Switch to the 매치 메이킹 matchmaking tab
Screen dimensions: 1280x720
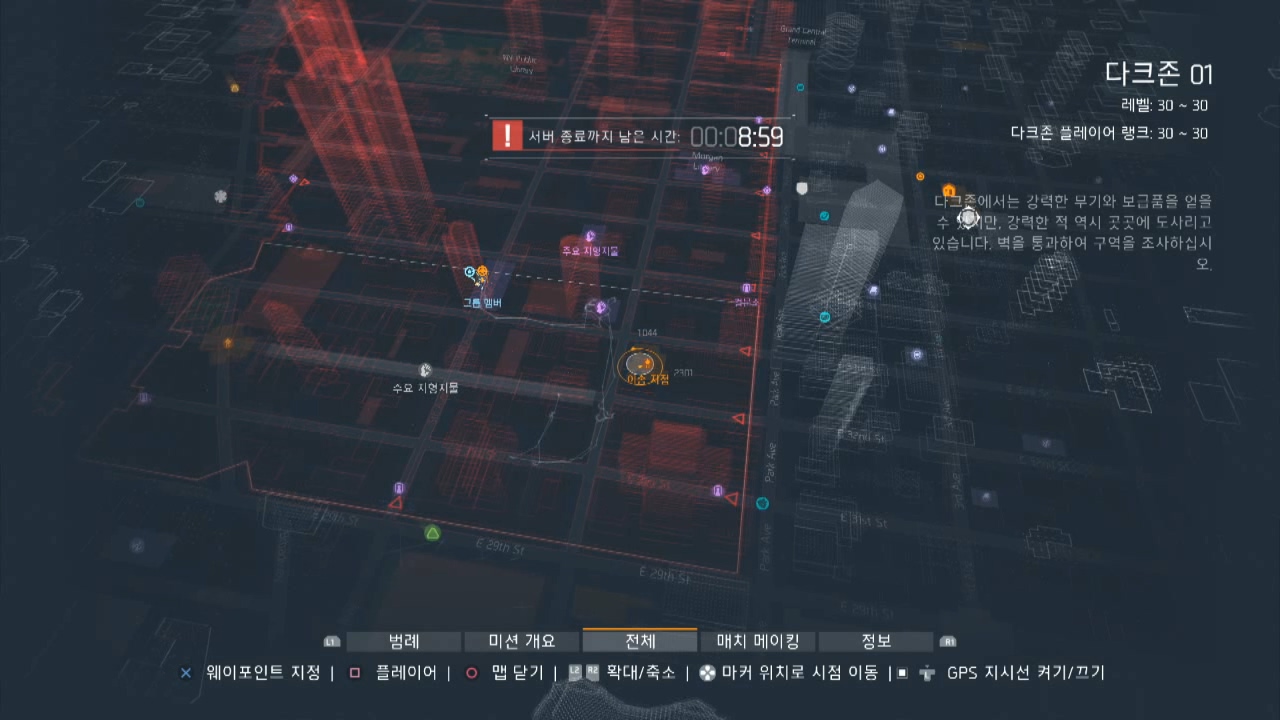(x=757, y=641)
